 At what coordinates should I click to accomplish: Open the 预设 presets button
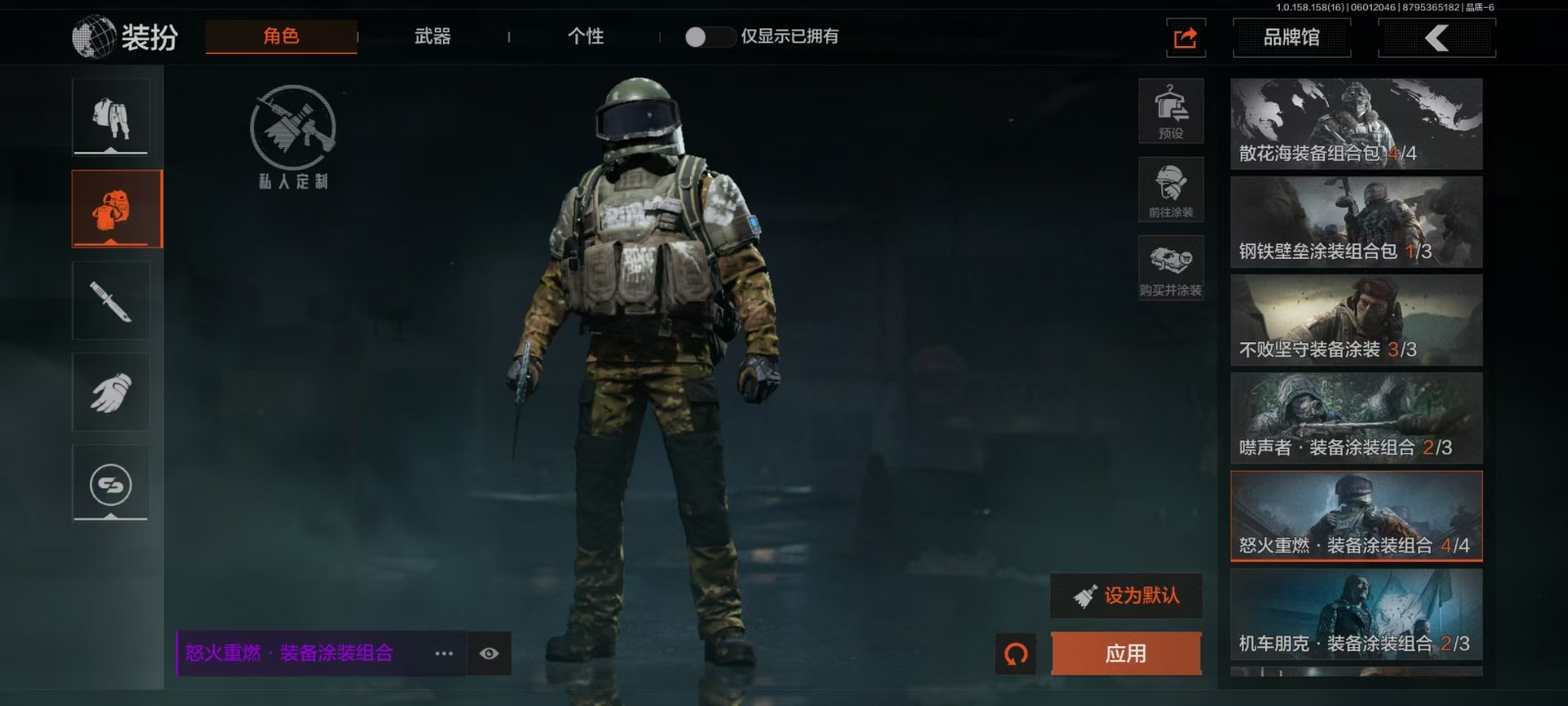[x=1170, y=111]
